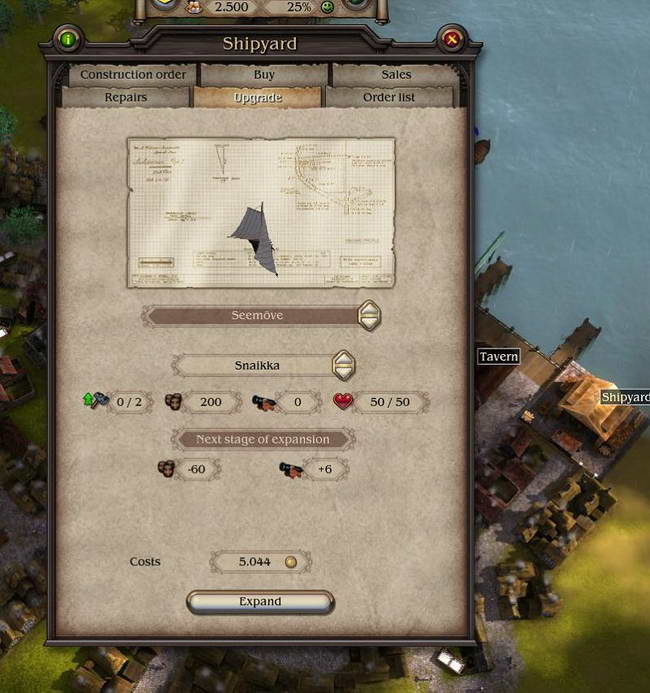Select the Sales tab
Screen dimensions: 650x693
396,75
